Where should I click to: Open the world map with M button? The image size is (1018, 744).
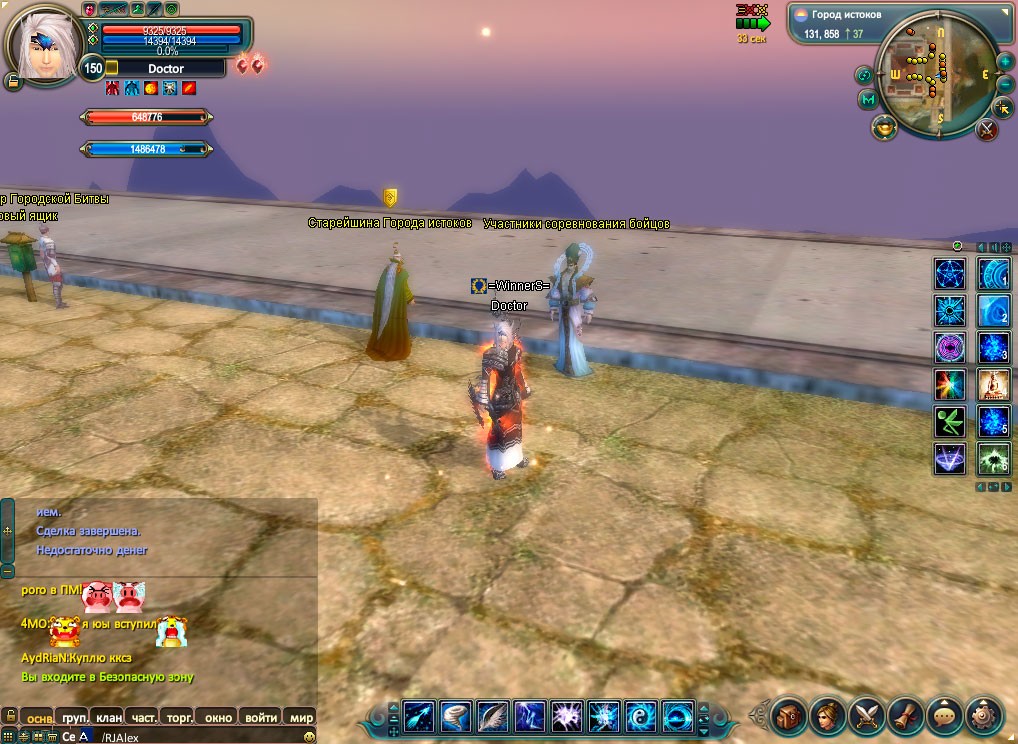tap(867, 100)
